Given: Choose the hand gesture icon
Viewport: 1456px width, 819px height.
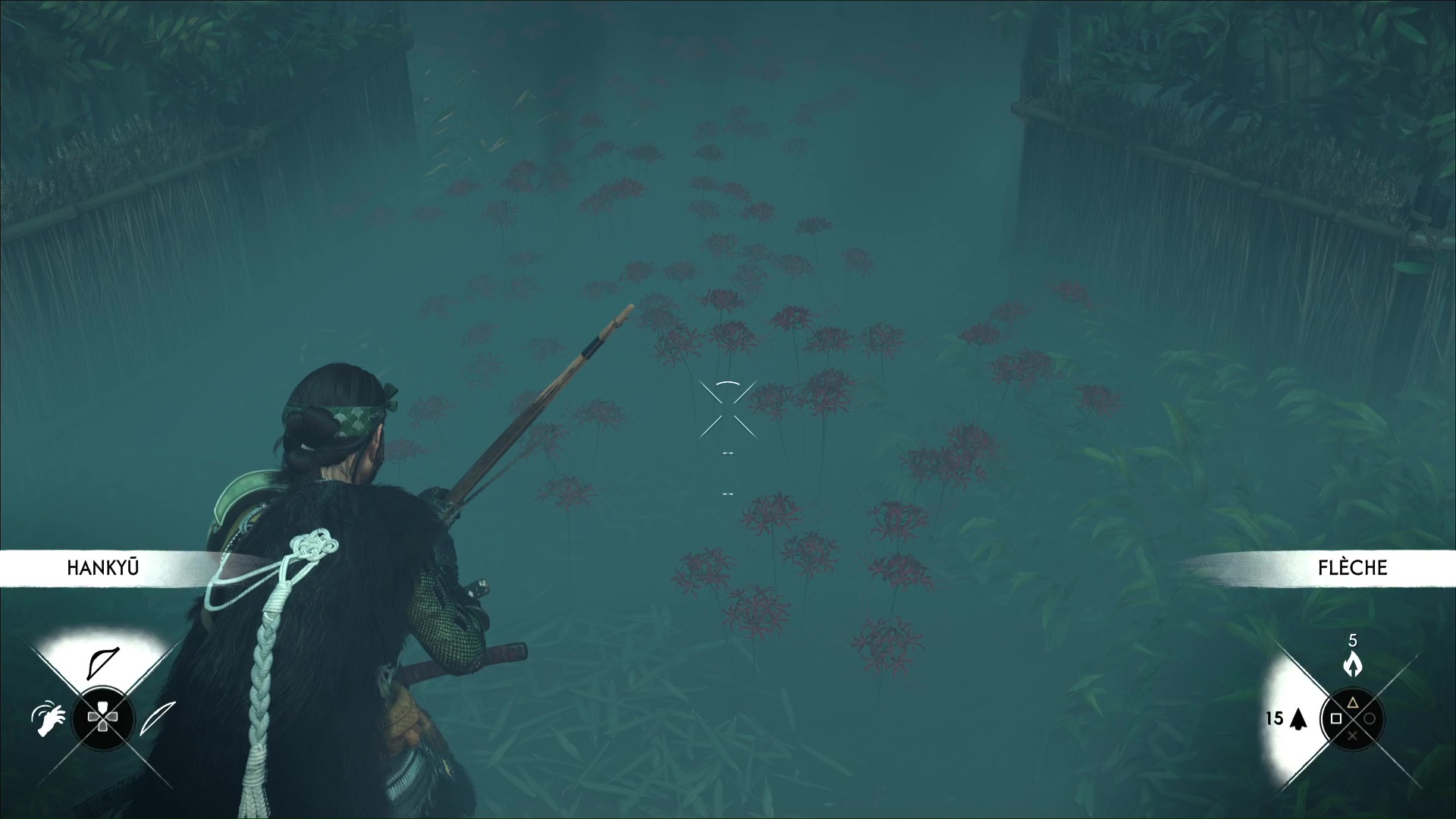Looking at the screenshot, I should click(x=47, y=718).
